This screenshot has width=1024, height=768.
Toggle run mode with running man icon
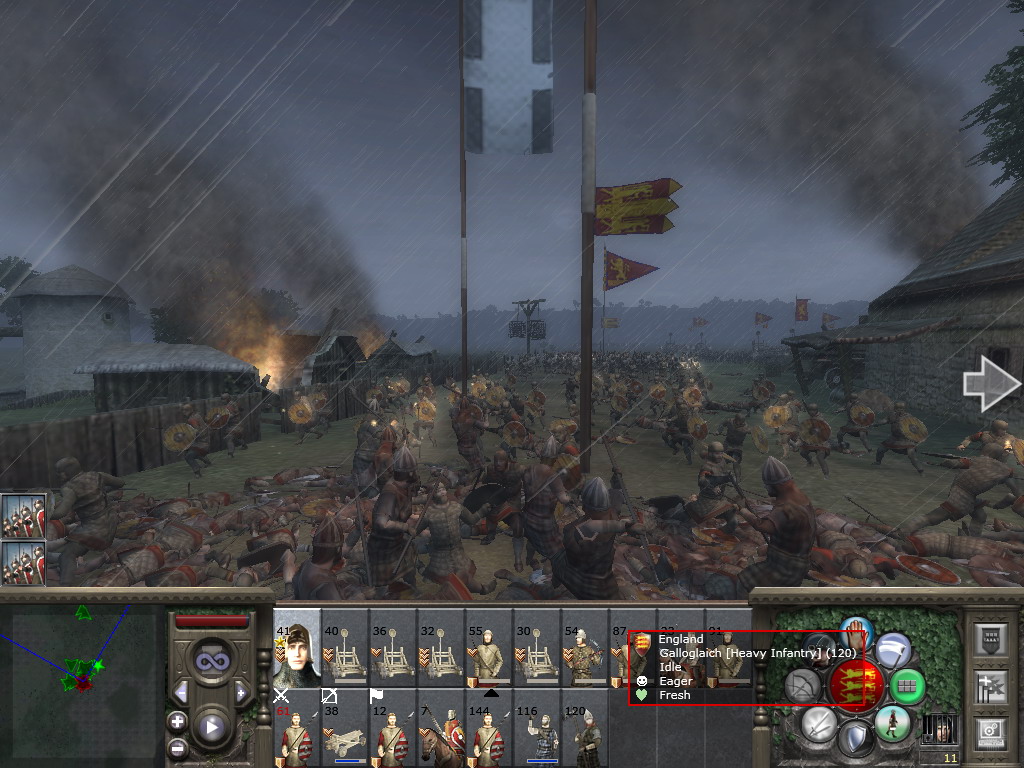tap(892, 722)
